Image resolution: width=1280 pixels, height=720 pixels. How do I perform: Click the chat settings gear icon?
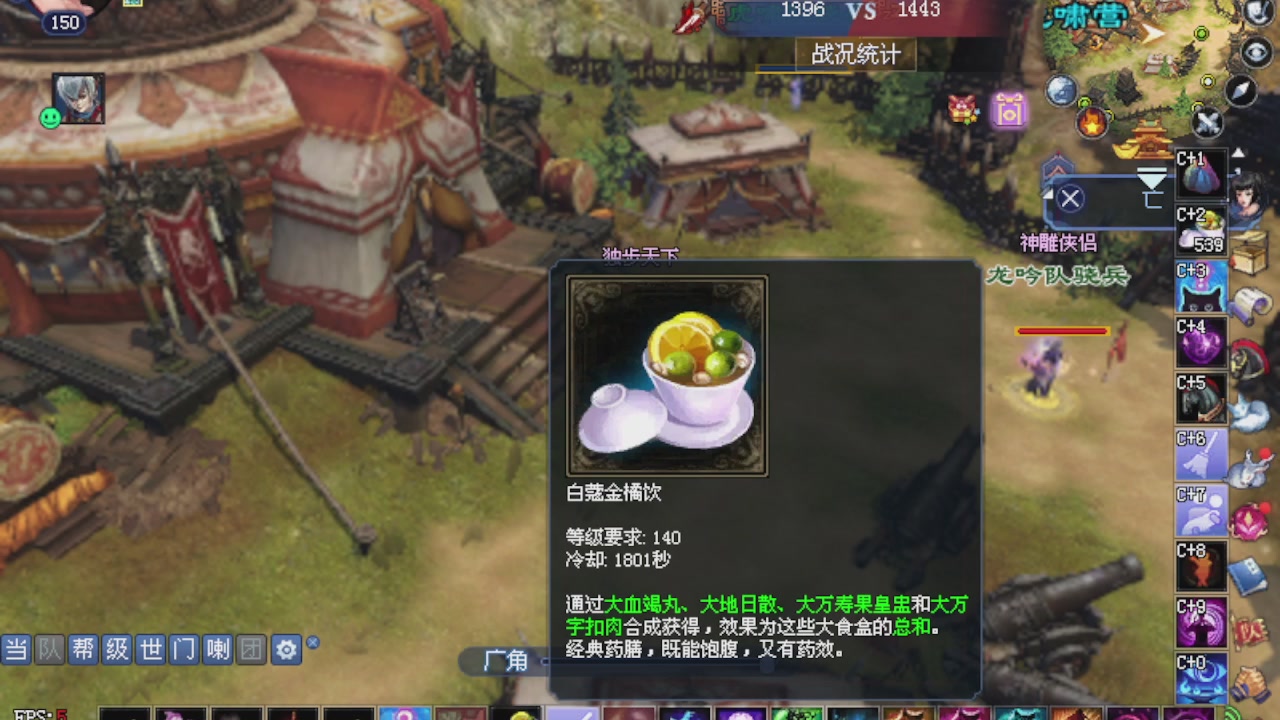[287, 649]
